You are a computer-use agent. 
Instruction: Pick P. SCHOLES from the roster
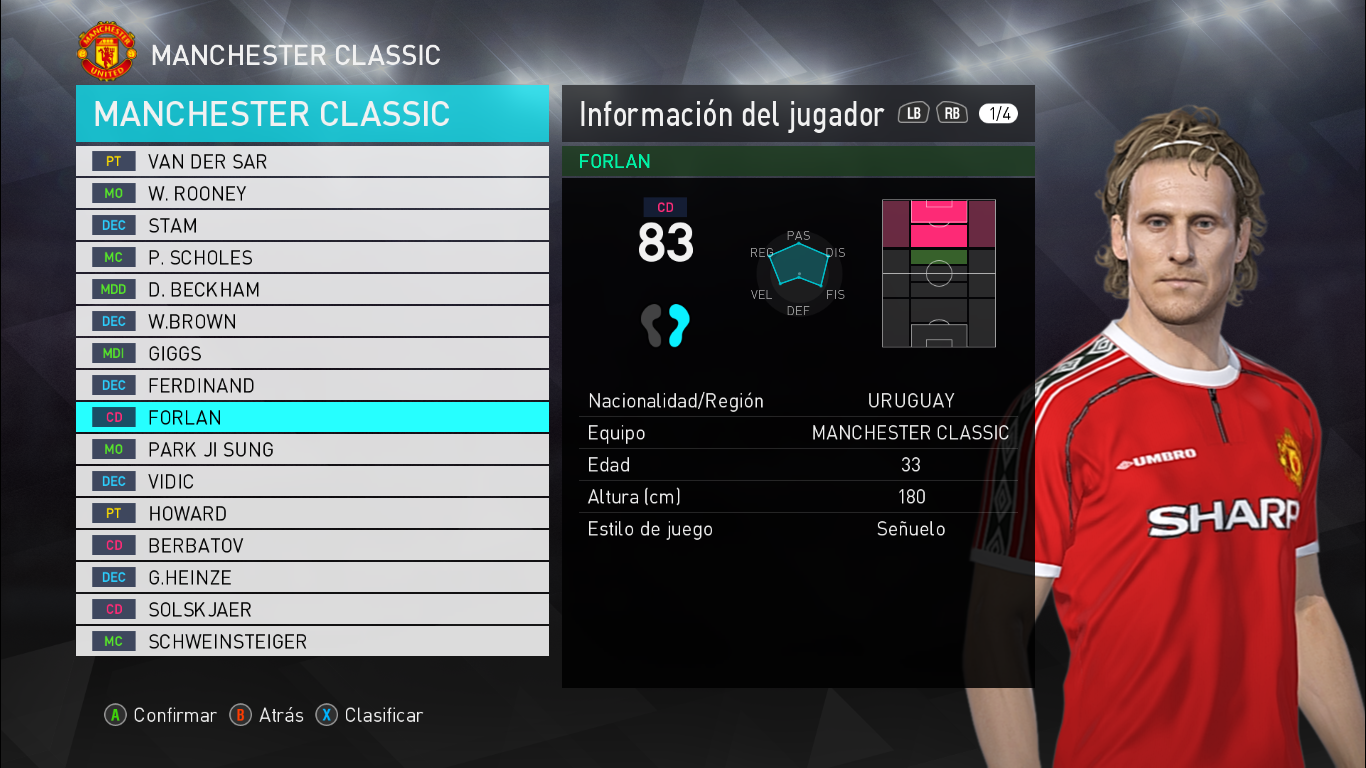point(312,257)
